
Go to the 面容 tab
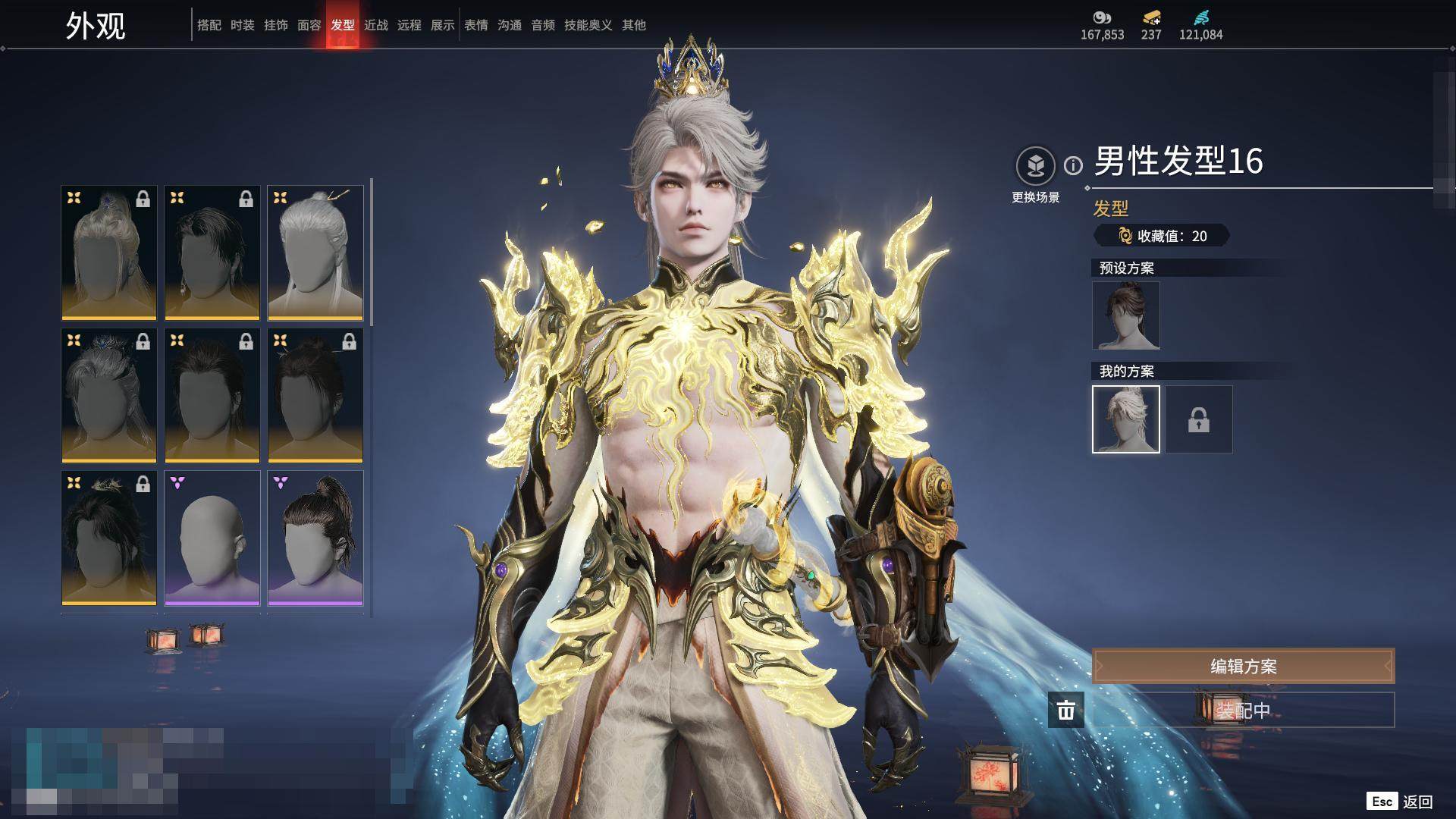(x=309, y=25)
